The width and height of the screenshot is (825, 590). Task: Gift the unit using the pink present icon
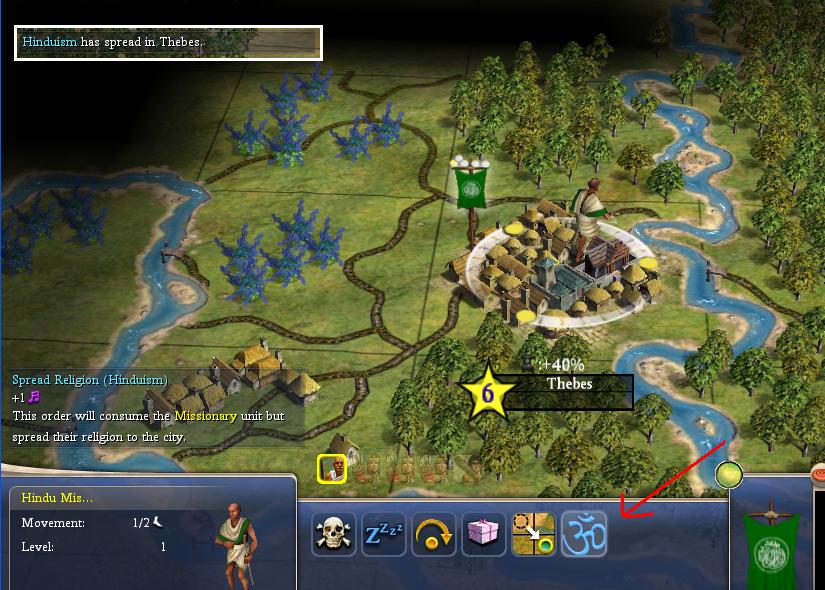pos(484,534)
